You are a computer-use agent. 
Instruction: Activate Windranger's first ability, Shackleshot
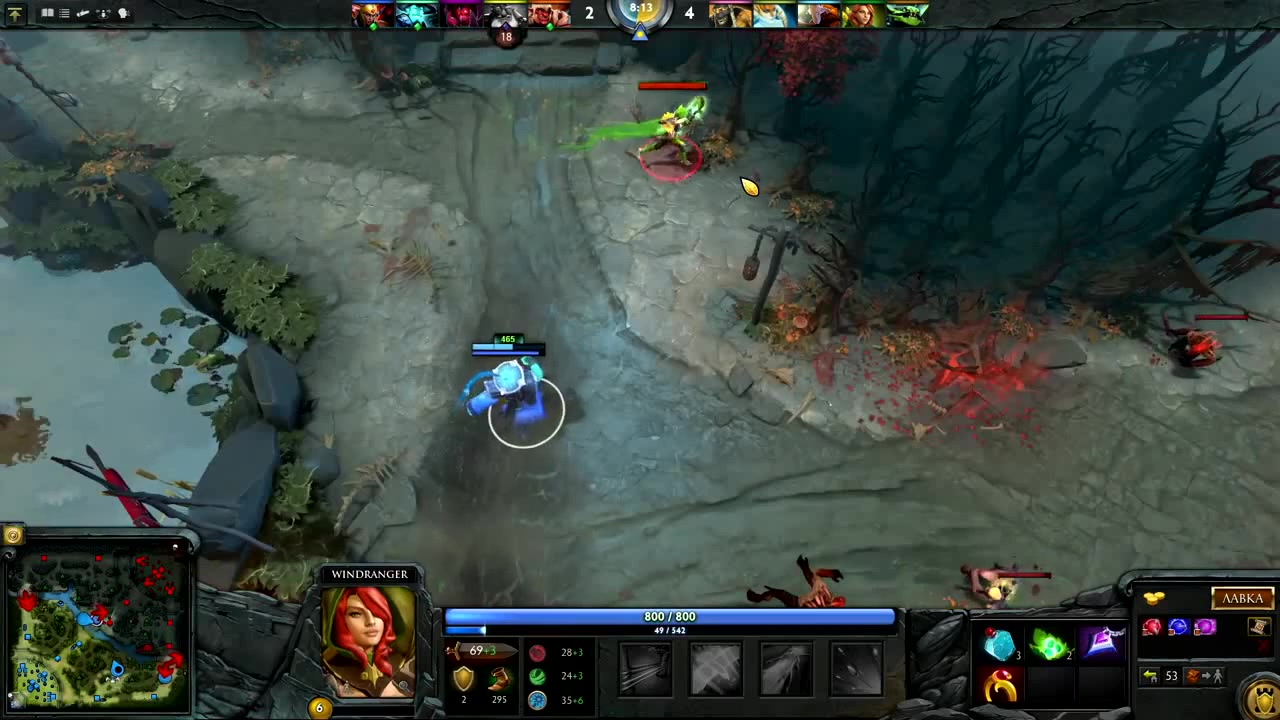click(645, 668)
